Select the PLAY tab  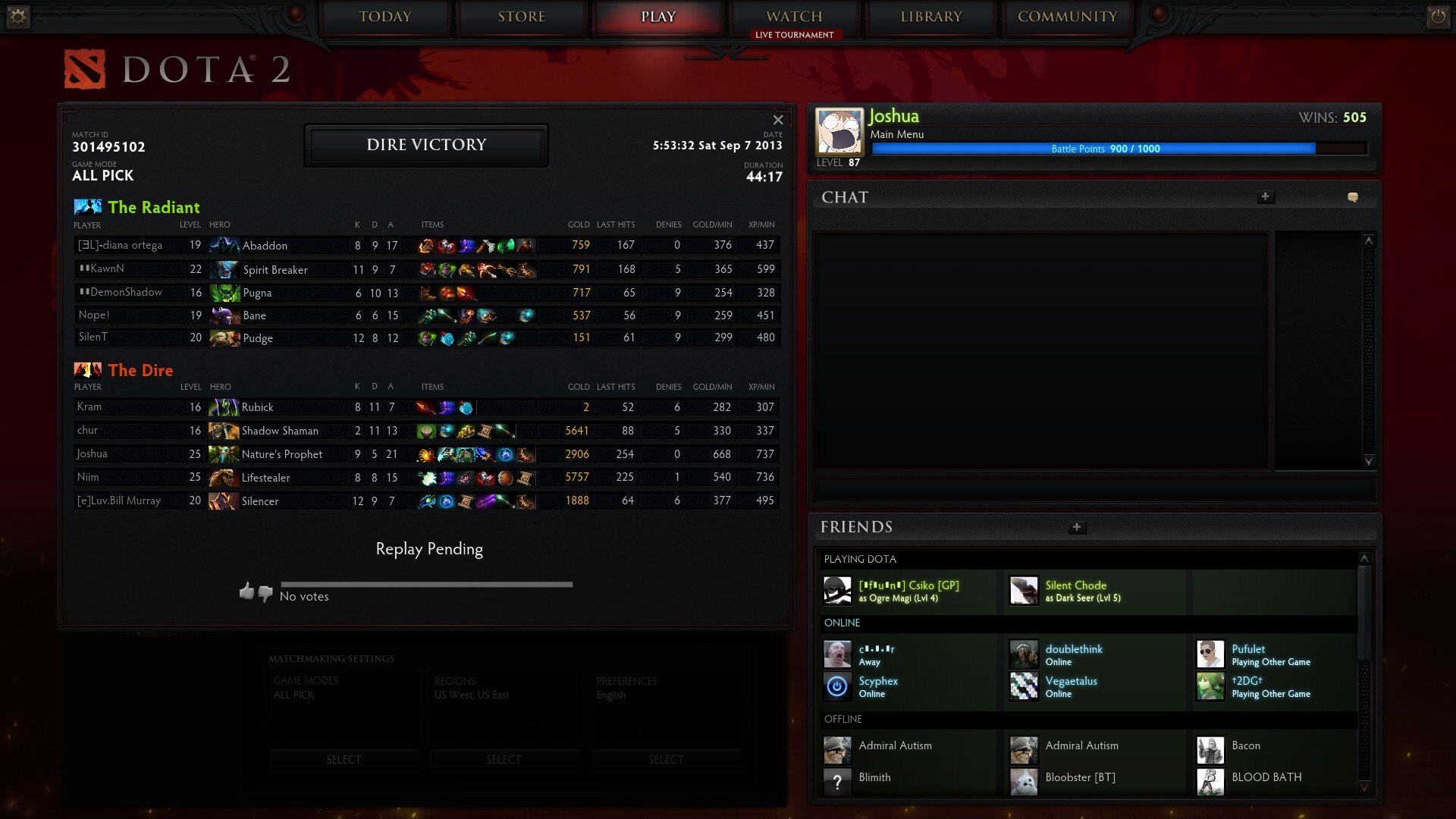(658, 17)
